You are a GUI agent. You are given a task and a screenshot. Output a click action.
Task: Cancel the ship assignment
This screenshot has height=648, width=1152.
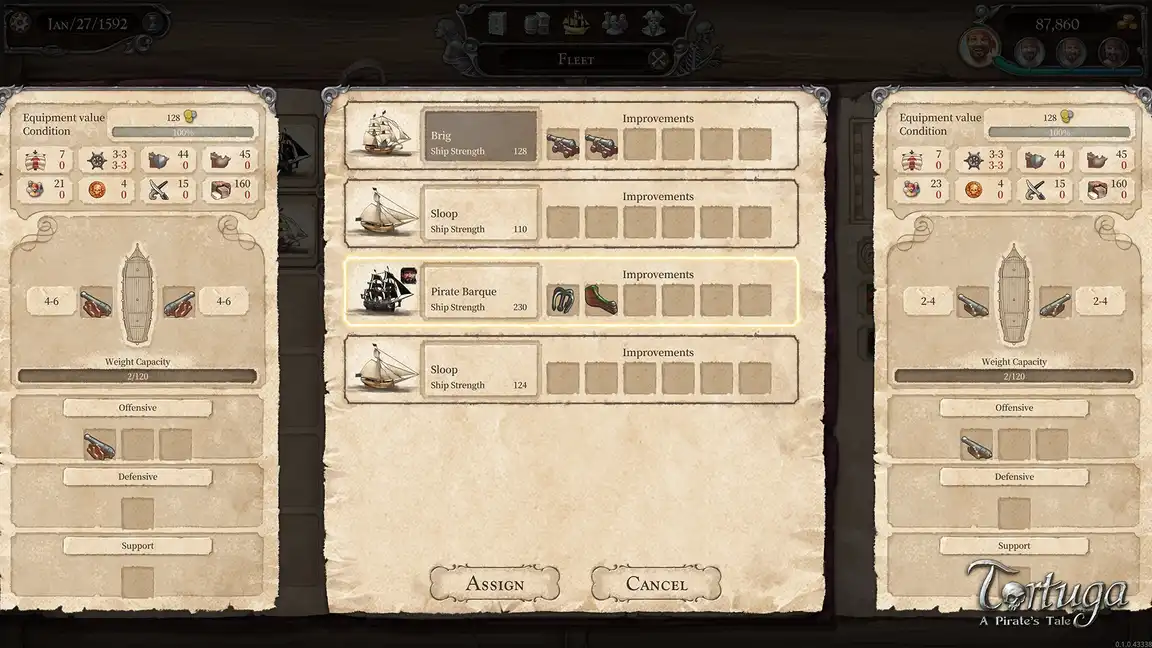[656, 584]
